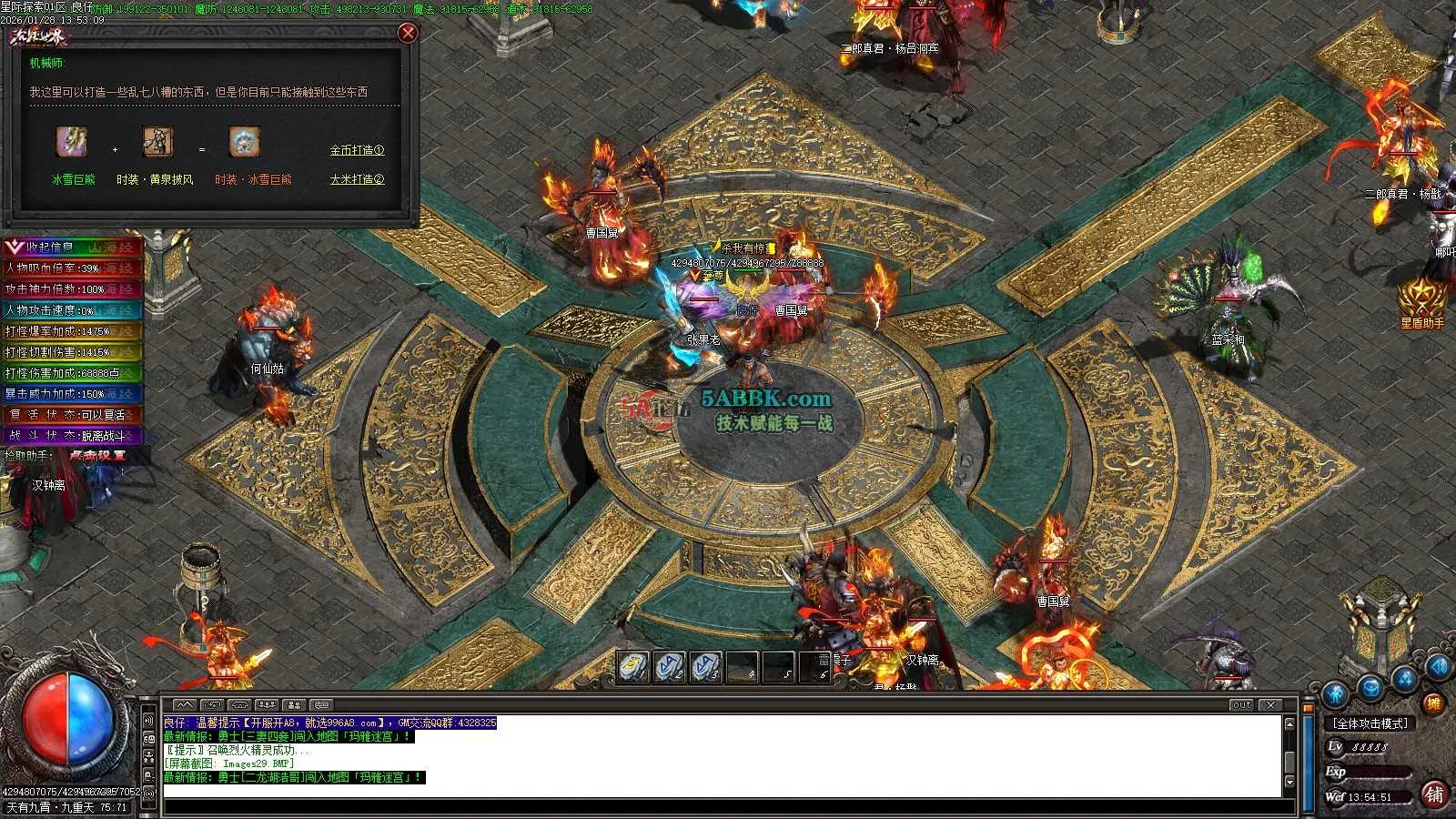The width and height of the screenshot is (1456, 819).
Task: Click the chat window 'out' button
Action: click(1241, 704)
